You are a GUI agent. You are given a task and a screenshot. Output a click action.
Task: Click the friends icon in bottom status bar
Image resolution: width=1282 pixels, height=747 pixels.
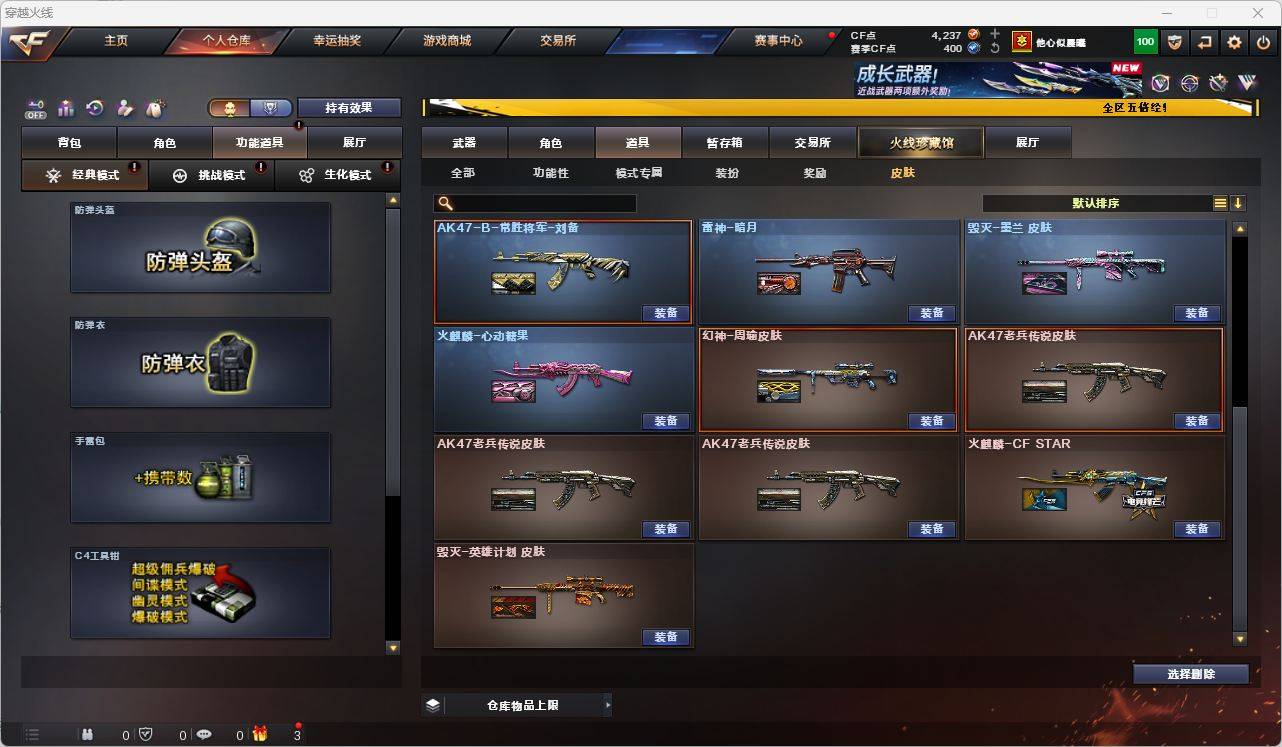87,734
